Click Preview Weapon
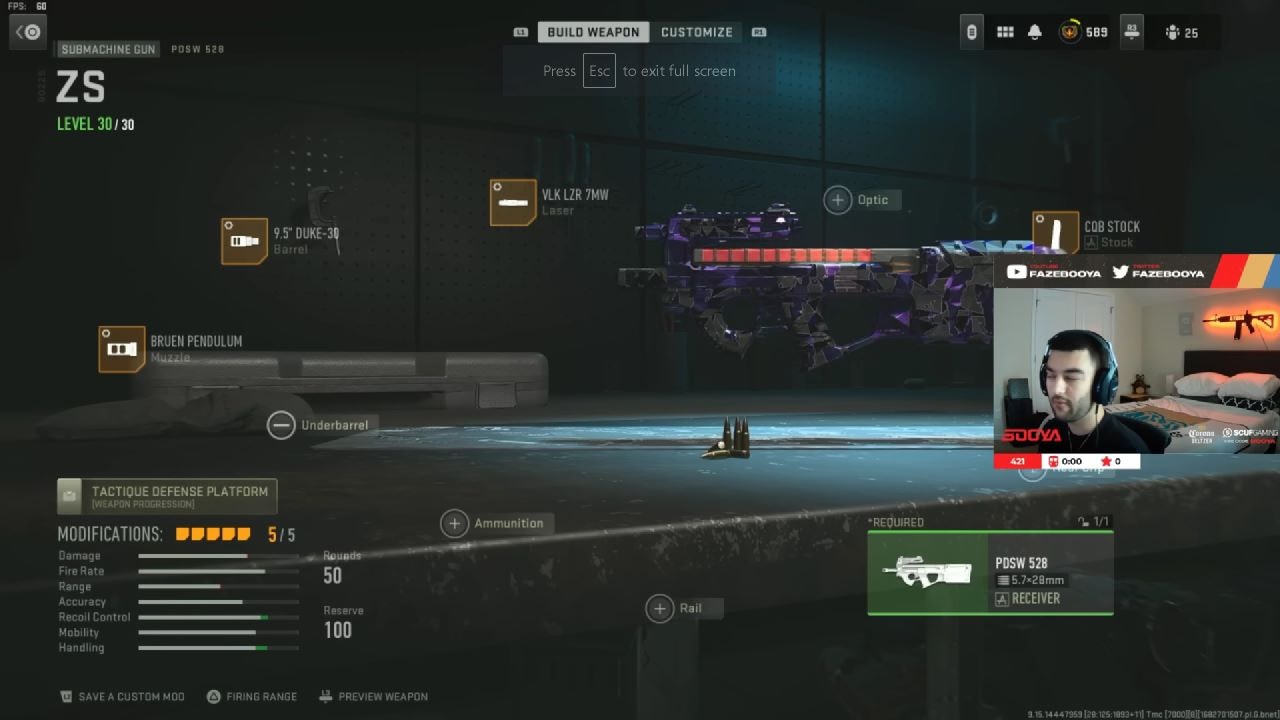Viewport: 1280px width, 720px height. (373, 696)
